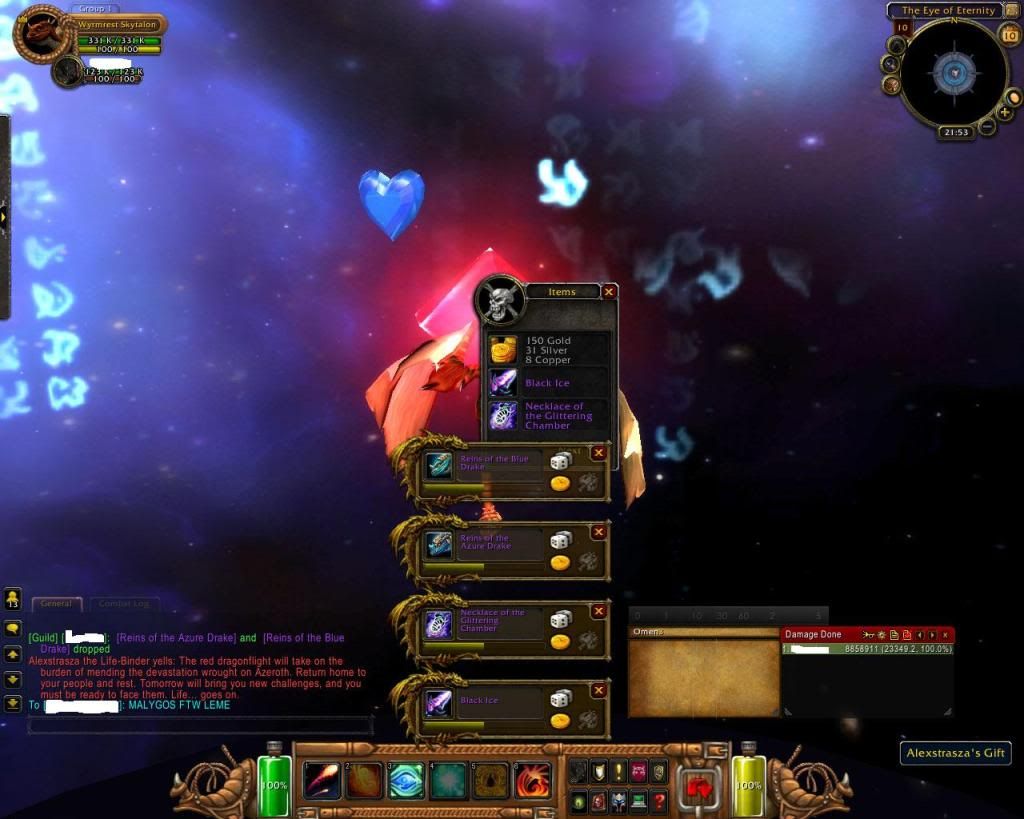This screenshot has height=819, width=1024.
Task: Open the red question mark help button
Action: point(659,800)
